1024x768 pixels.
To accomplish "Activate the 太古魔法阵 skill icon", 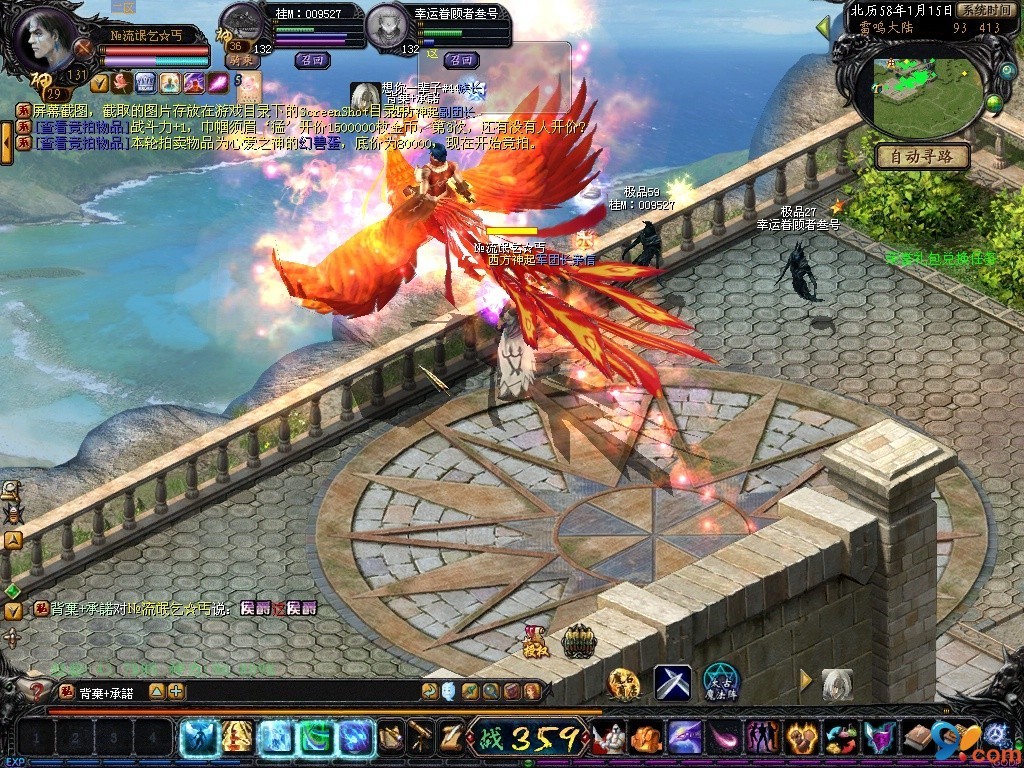I will point(720,682).
